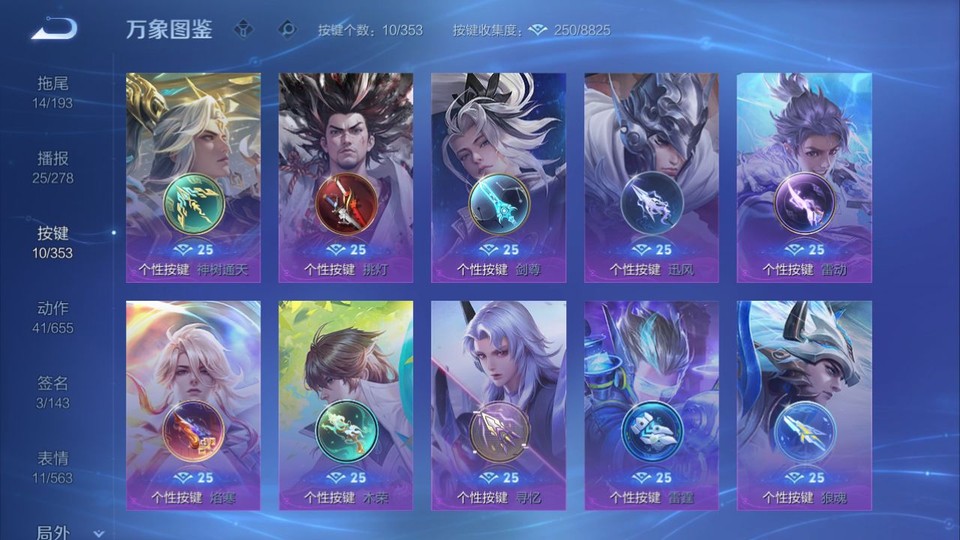Screen dimensions: 960x540
Task: Go back using the return arrow
Action: point(53,29)
